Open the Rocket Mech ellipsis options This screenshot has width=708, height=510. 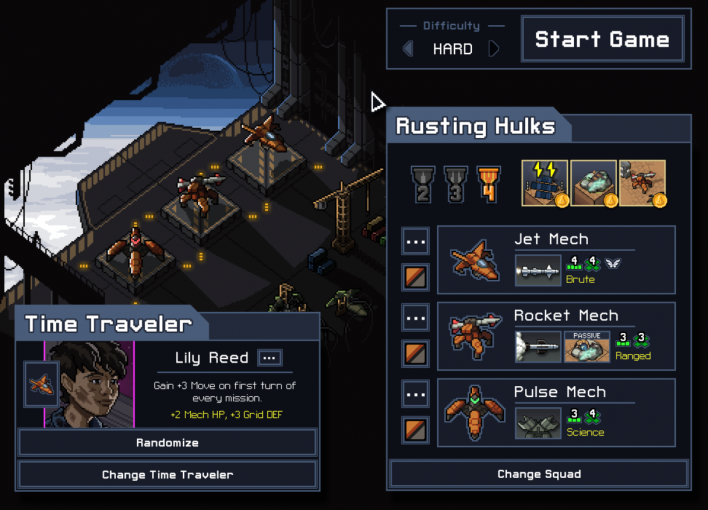pyautogui.click(x=416, y=317)
